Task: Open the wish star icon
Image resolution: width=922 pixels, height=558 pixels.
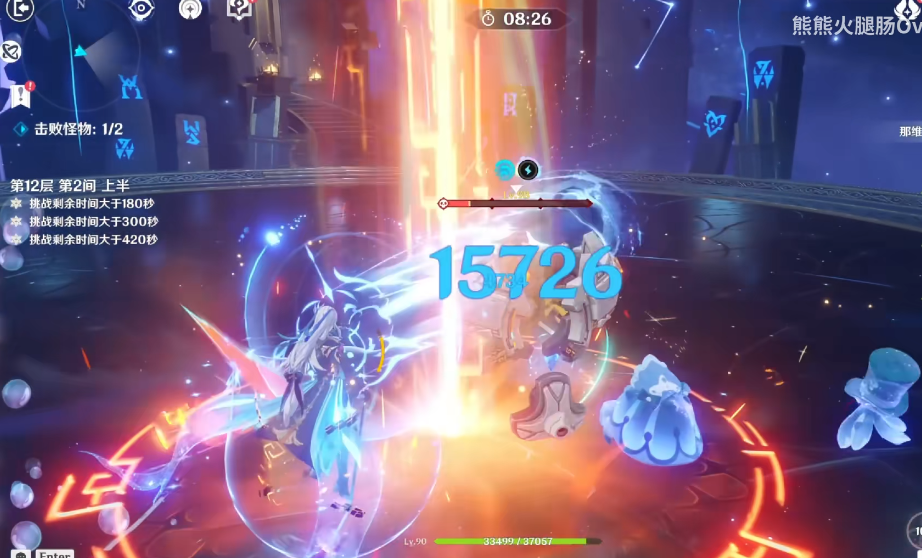Action: tap(191, 9)
